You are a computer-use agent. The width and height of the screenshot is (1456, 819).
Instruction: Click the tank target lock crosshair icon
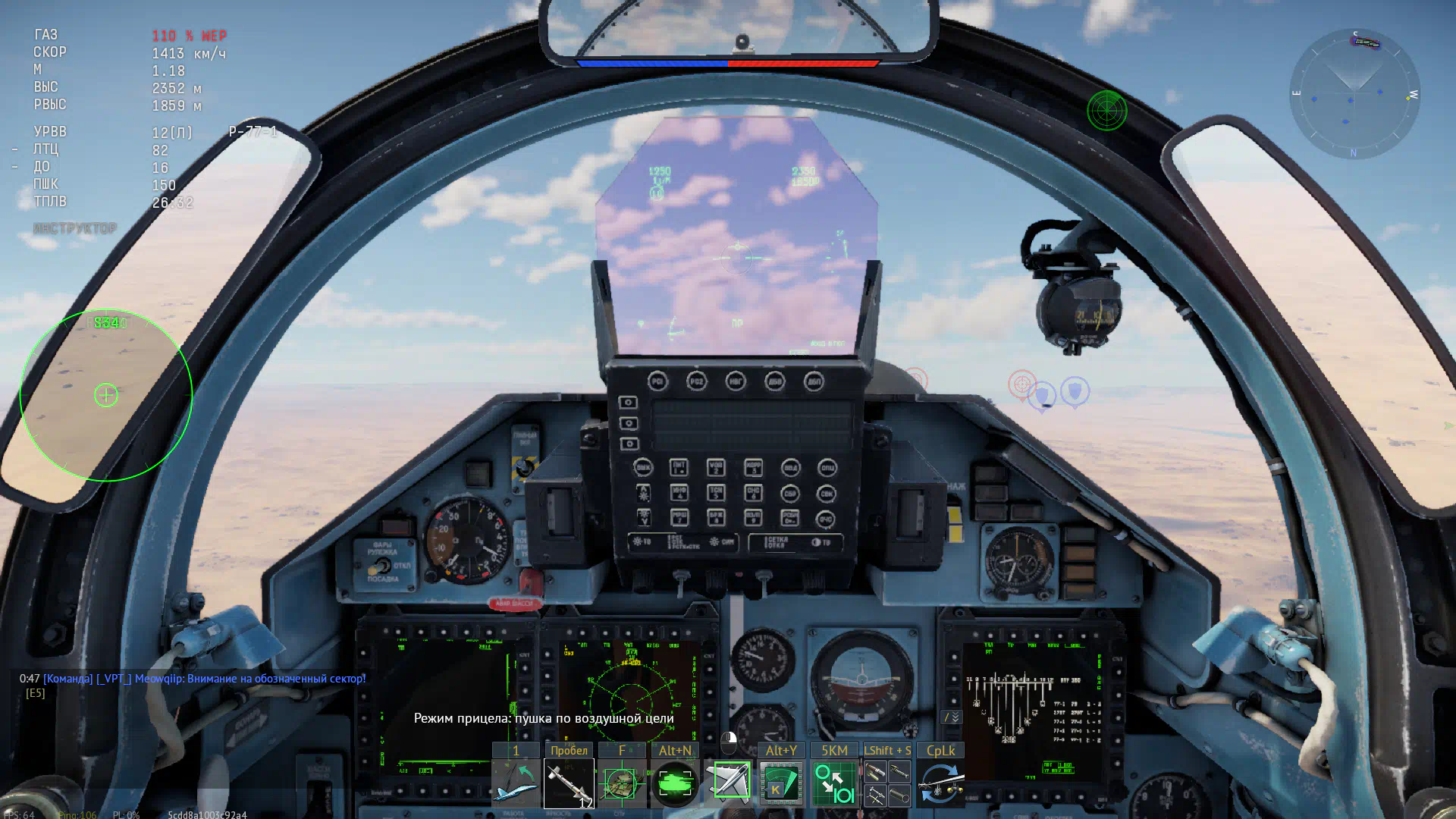pyautogui.click(x=622, y=783)
